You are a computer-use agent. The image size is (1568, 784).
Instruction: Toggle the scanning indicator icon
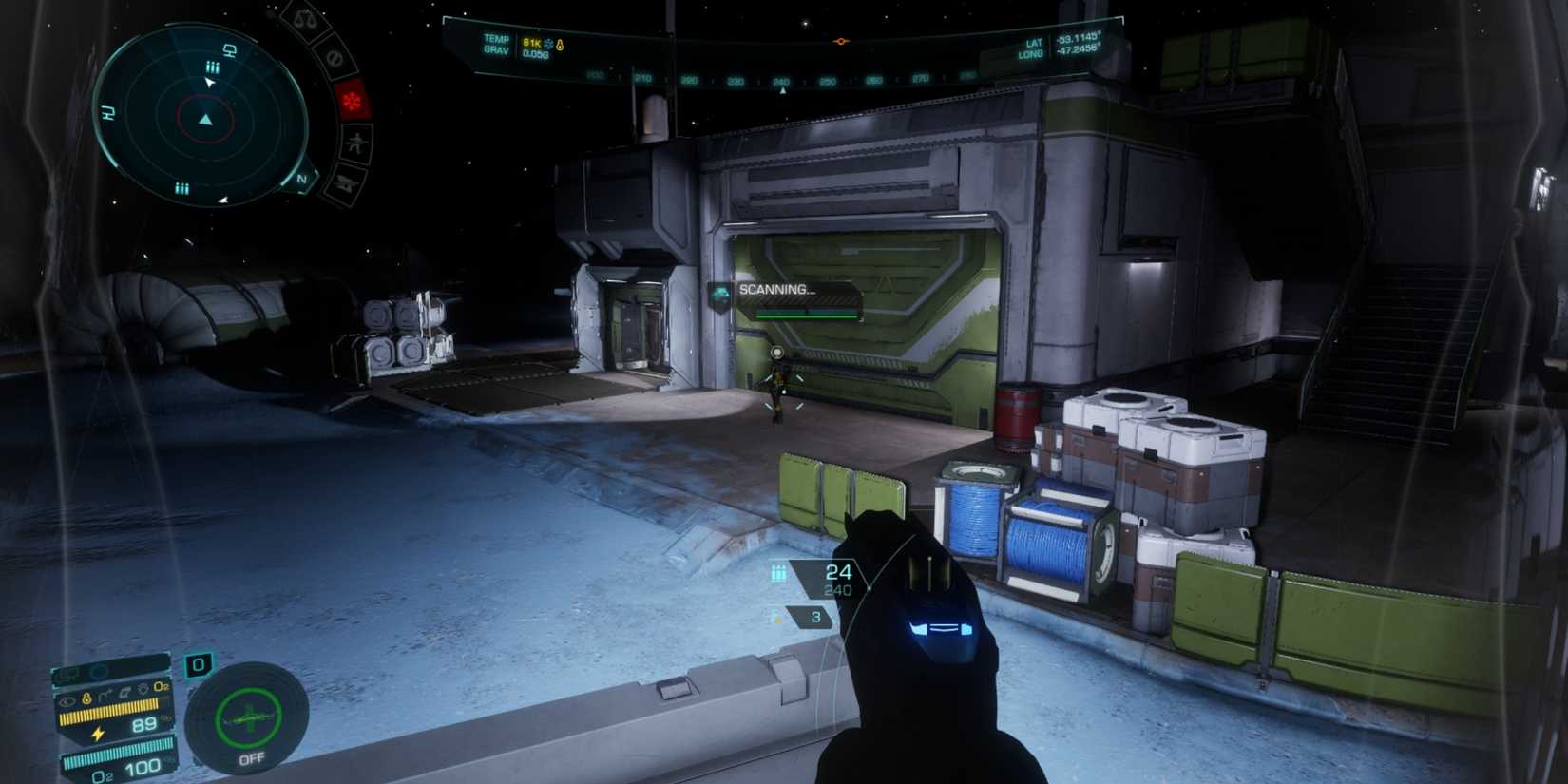(x=718, y=295)
